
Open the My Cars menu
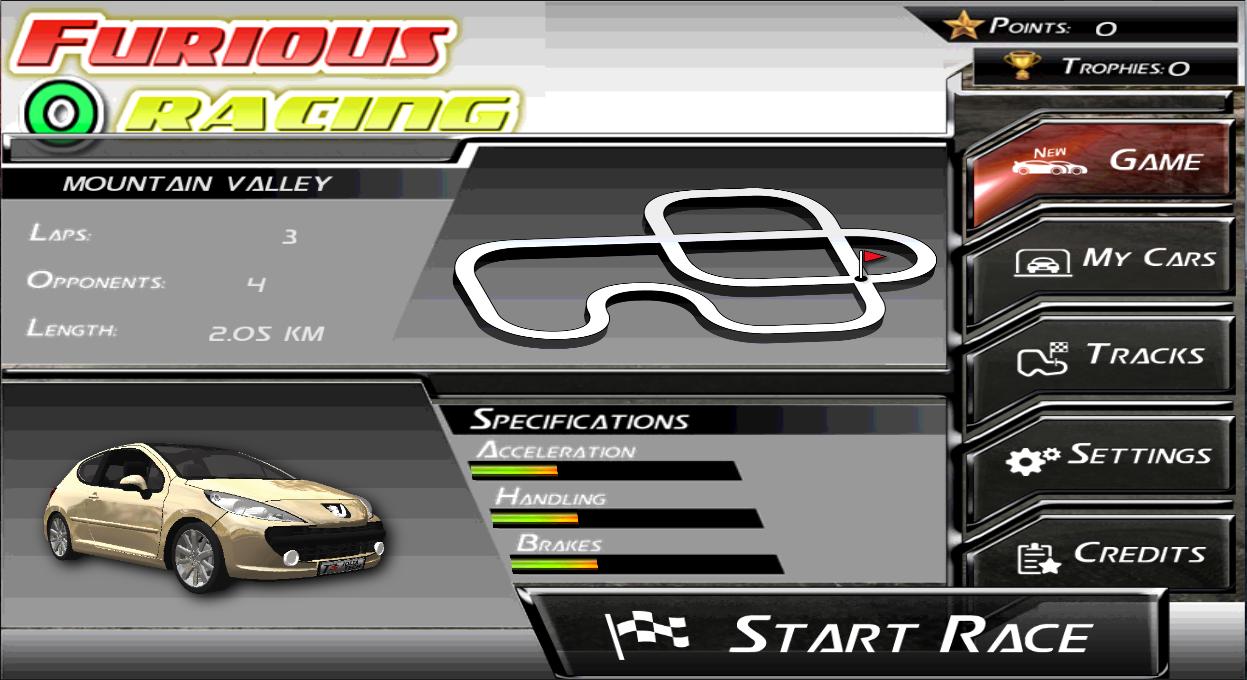(1100, 259)
